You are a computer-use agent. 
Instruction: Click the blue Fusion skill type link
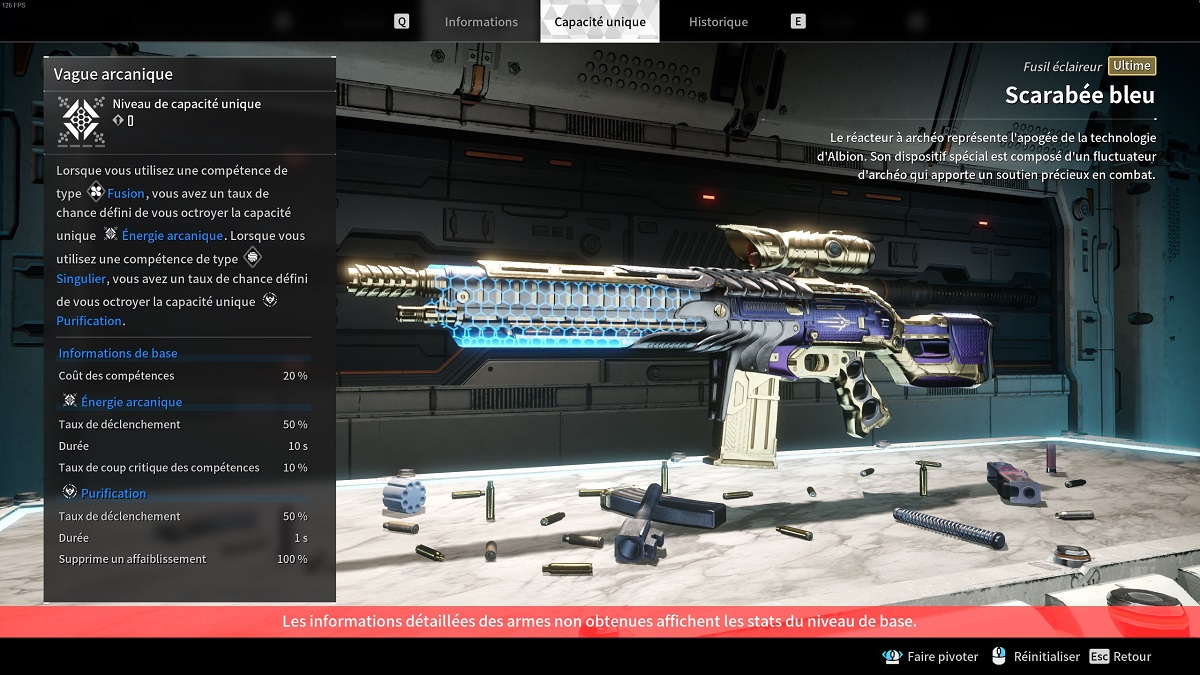point(126,193)
